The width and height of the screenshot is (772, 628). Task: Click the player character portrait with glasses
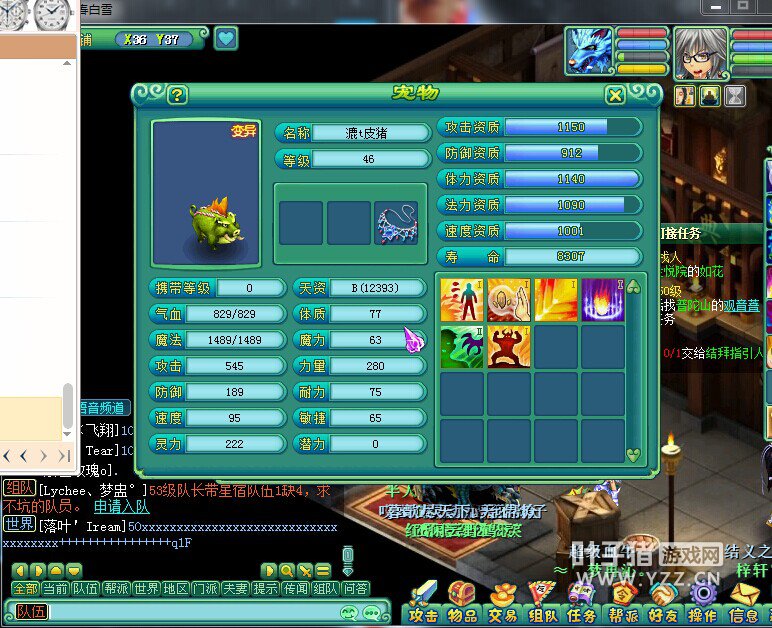pyautogui.click(x=700, y=52)
